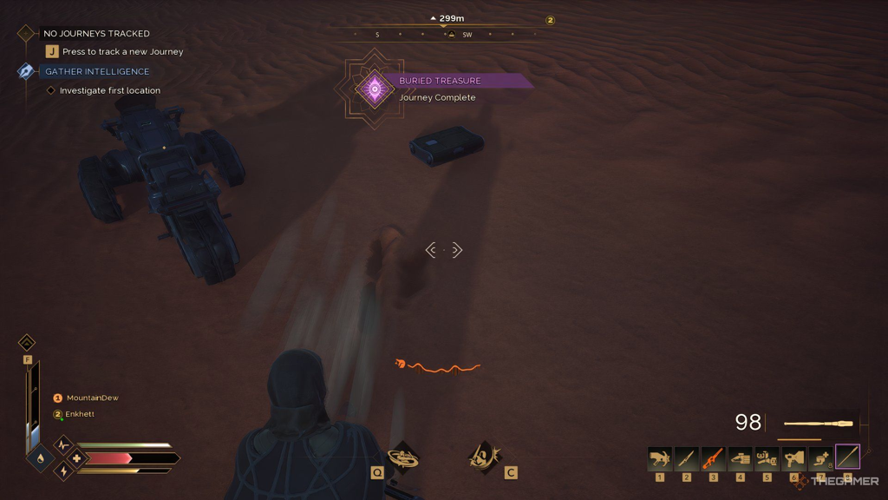Select the dagger in hotbar slot 2
This screenshot has height=500, width=888.
[x=687, y=458]
